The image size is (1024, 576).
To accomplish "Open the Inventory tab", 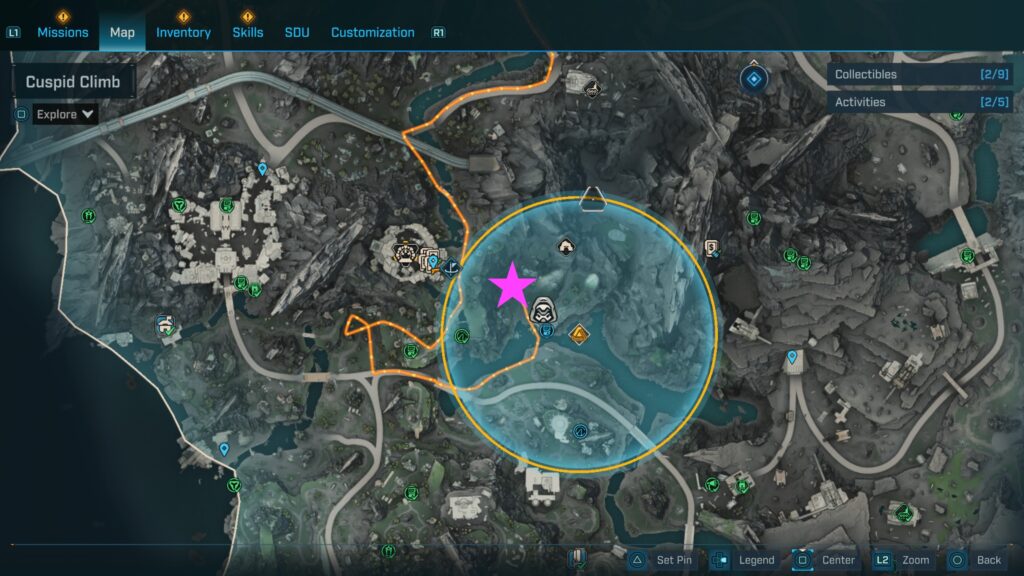I will click(183, 32).
